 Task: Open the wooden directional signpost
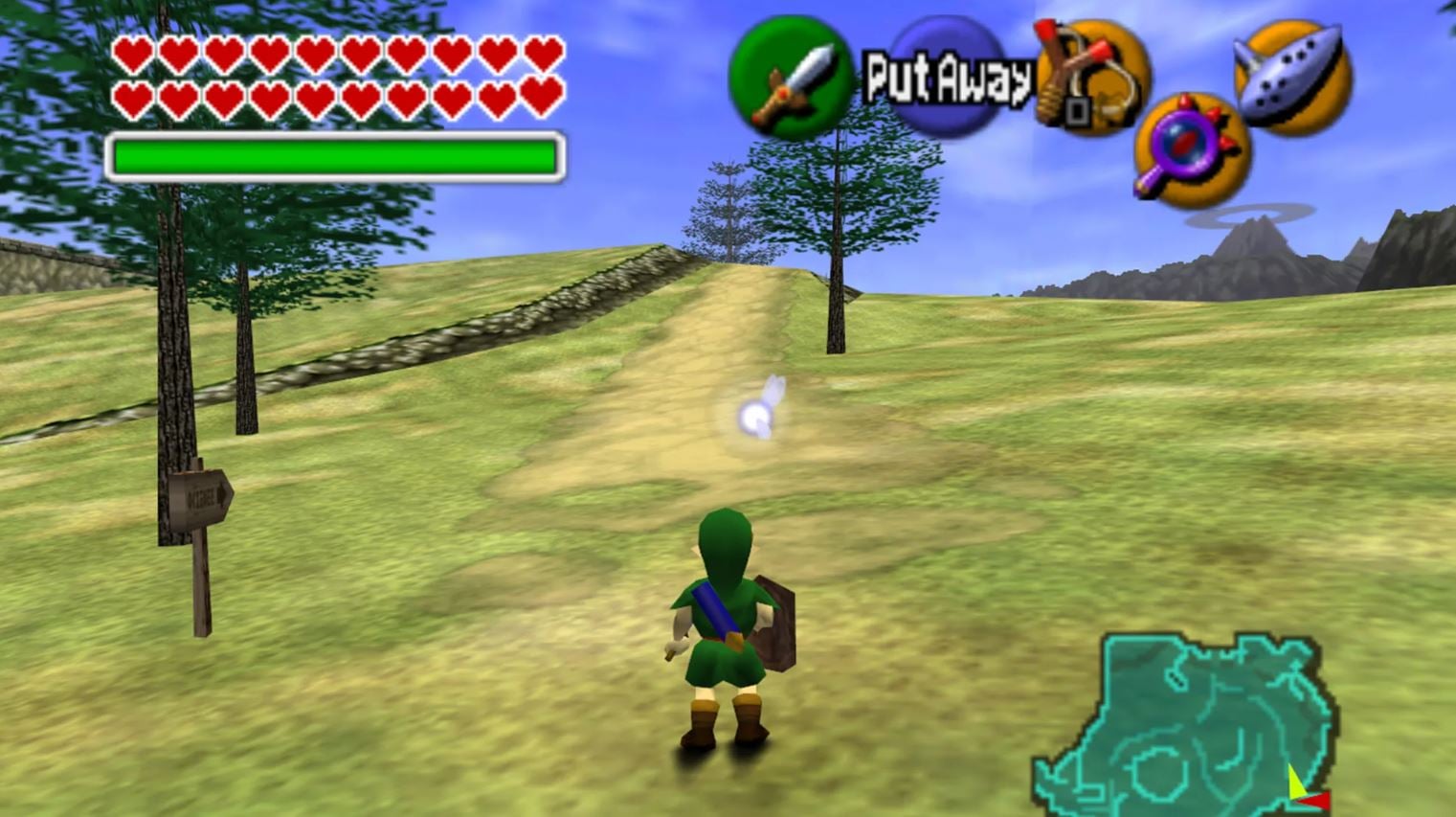click(x=199, y=498)
